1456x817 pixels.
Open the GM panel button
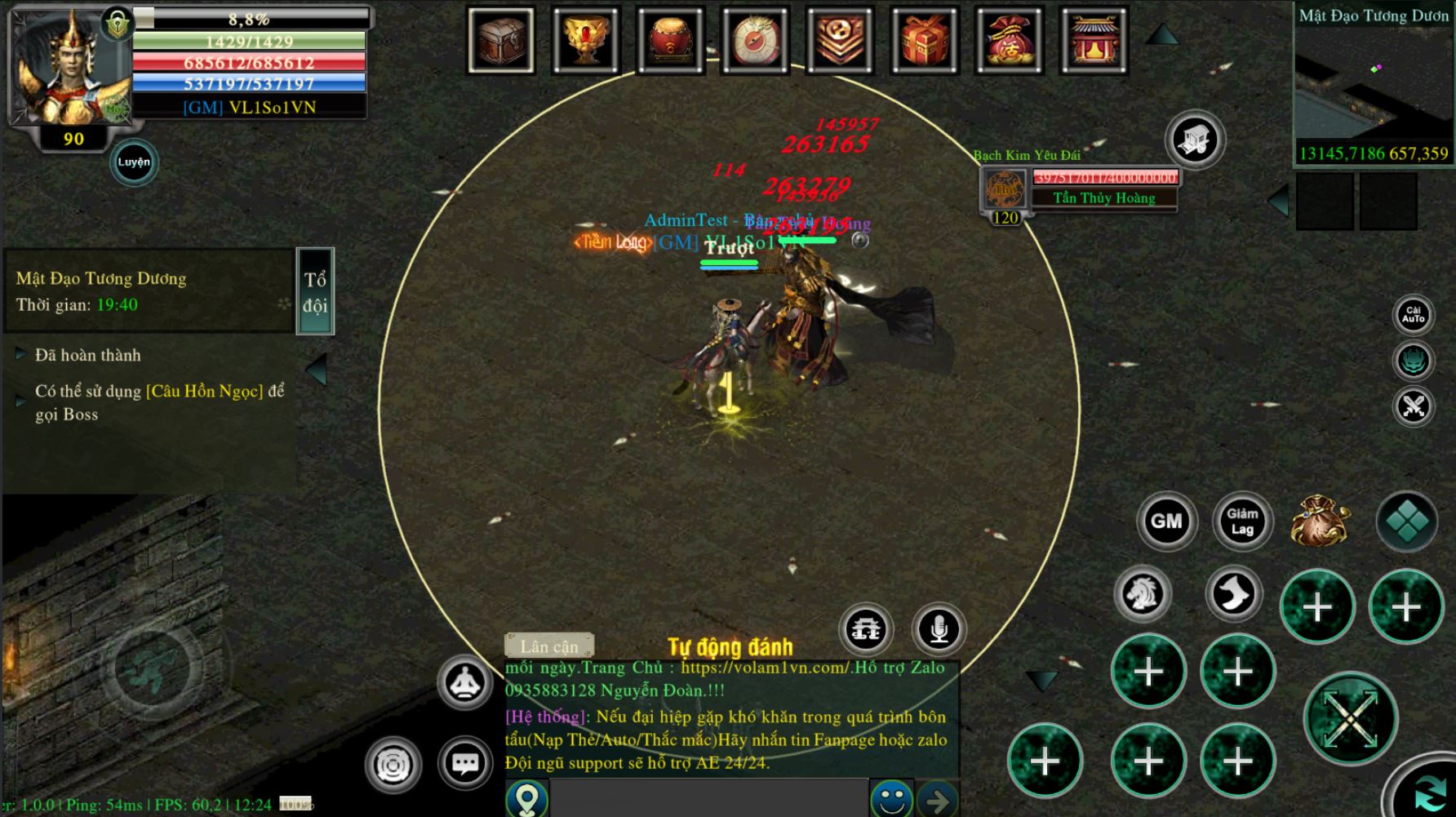[x=1166, y=522]
